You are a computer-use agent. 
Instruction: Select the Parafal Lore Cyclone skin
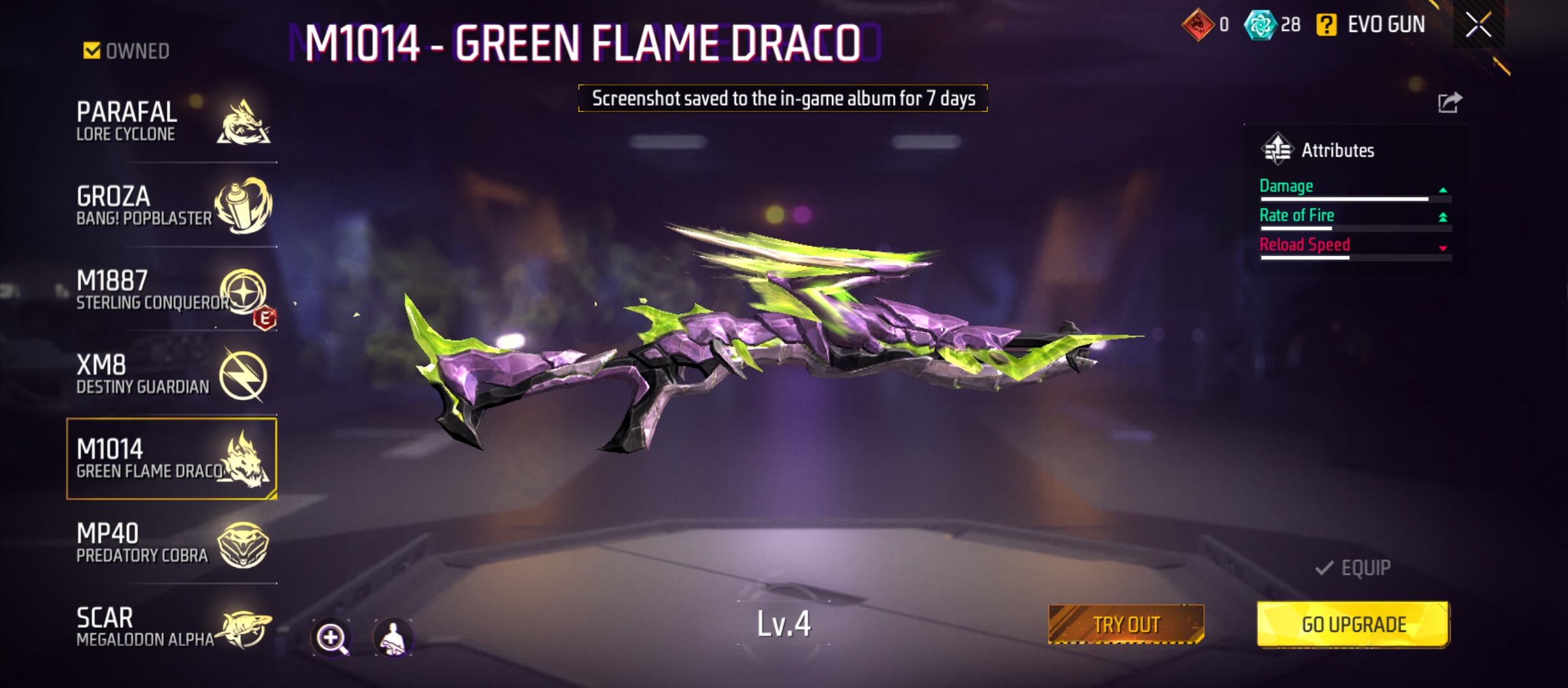pos(172,121)
